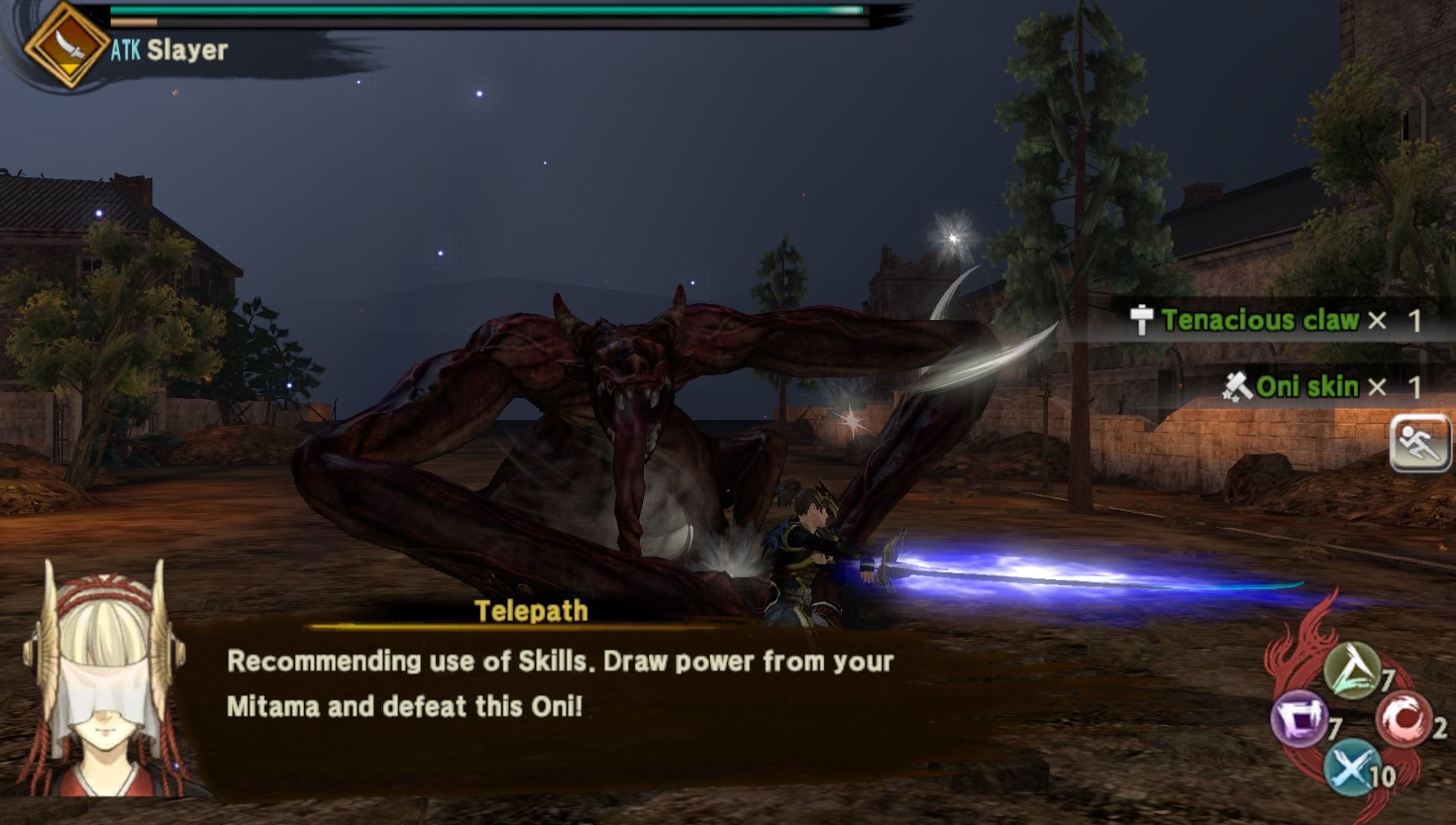Use the green triangle skill with 7 charges
The image size is (1456, 825).
(1352, 671)
